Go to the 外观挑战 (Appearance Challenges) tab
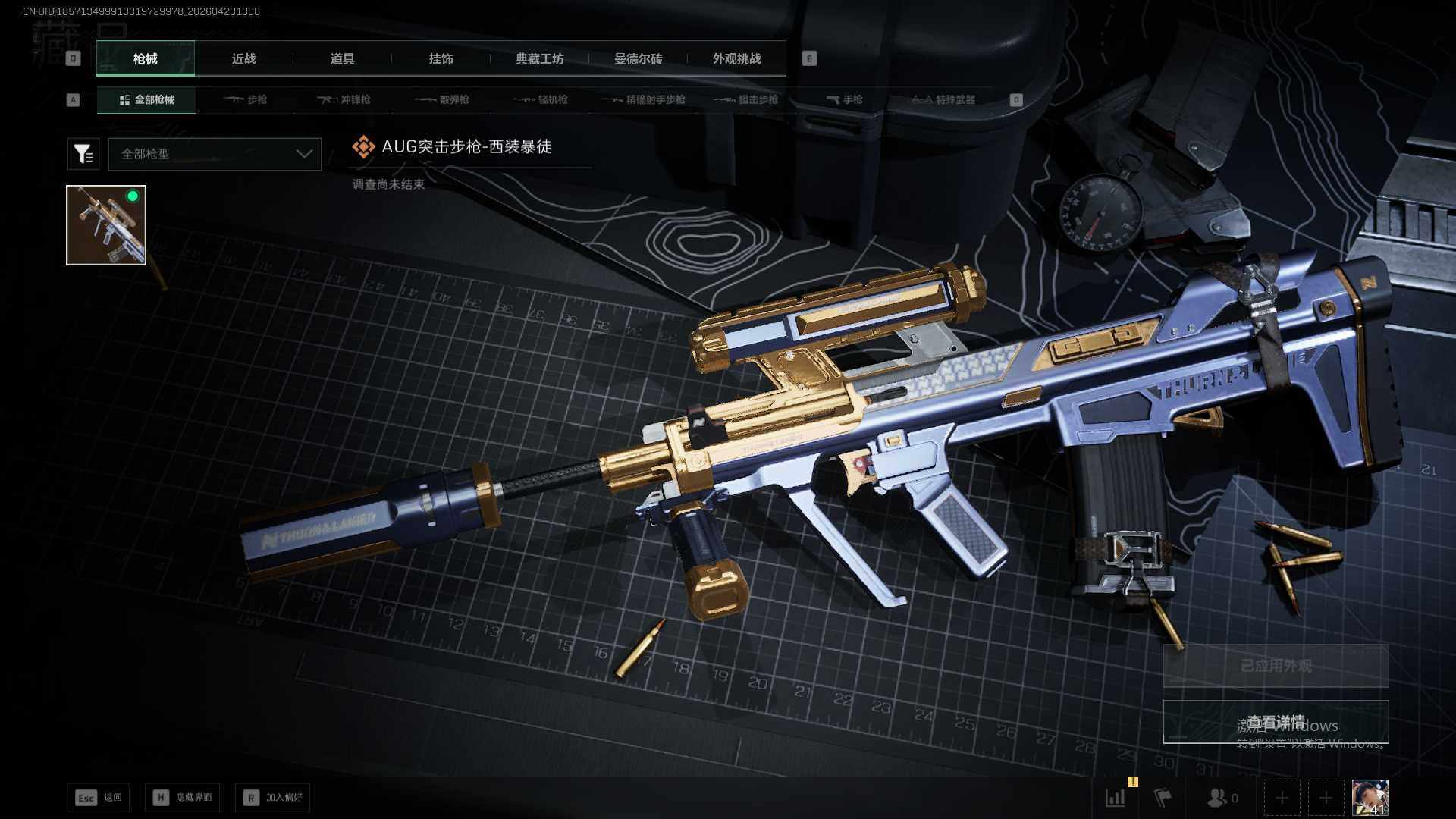This screenshot has height=819, width=1456. 736,58
